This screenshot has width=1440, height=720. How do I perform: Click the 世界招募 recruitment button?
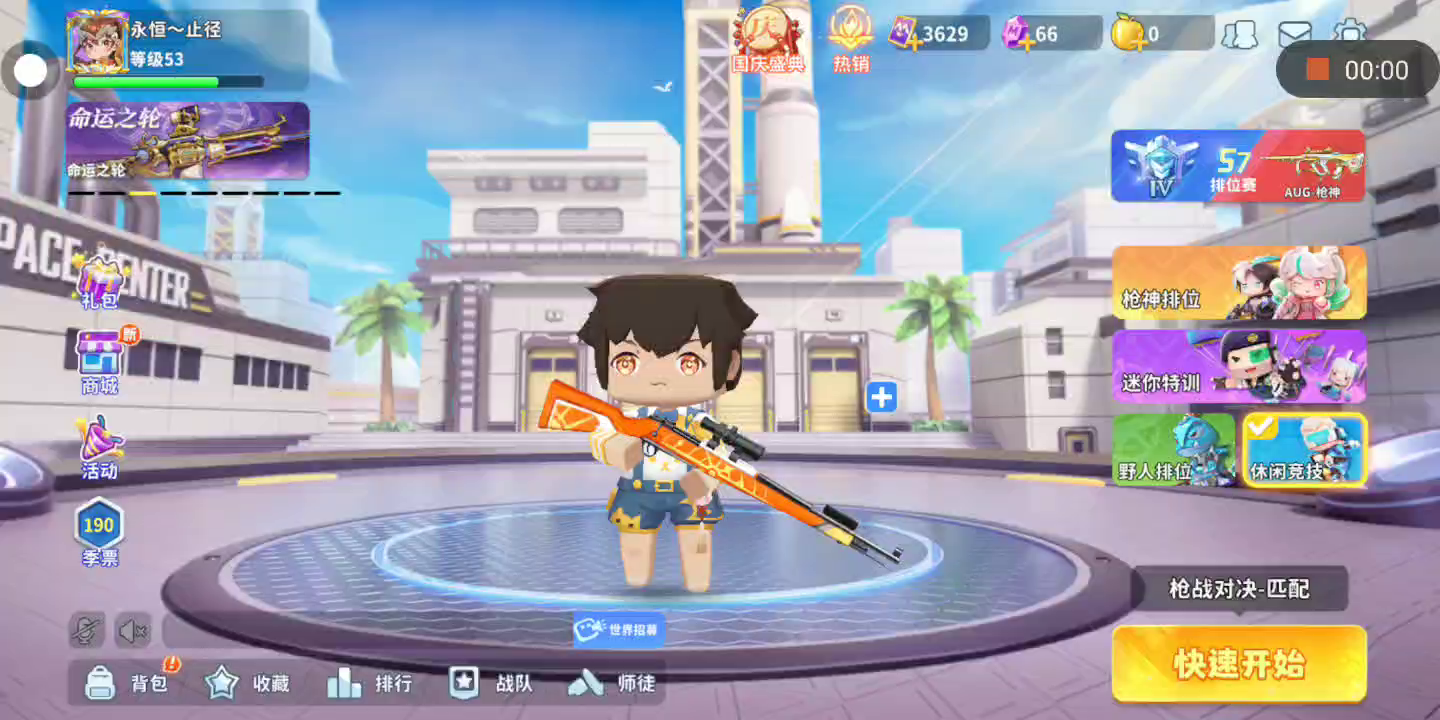[619, 629]
